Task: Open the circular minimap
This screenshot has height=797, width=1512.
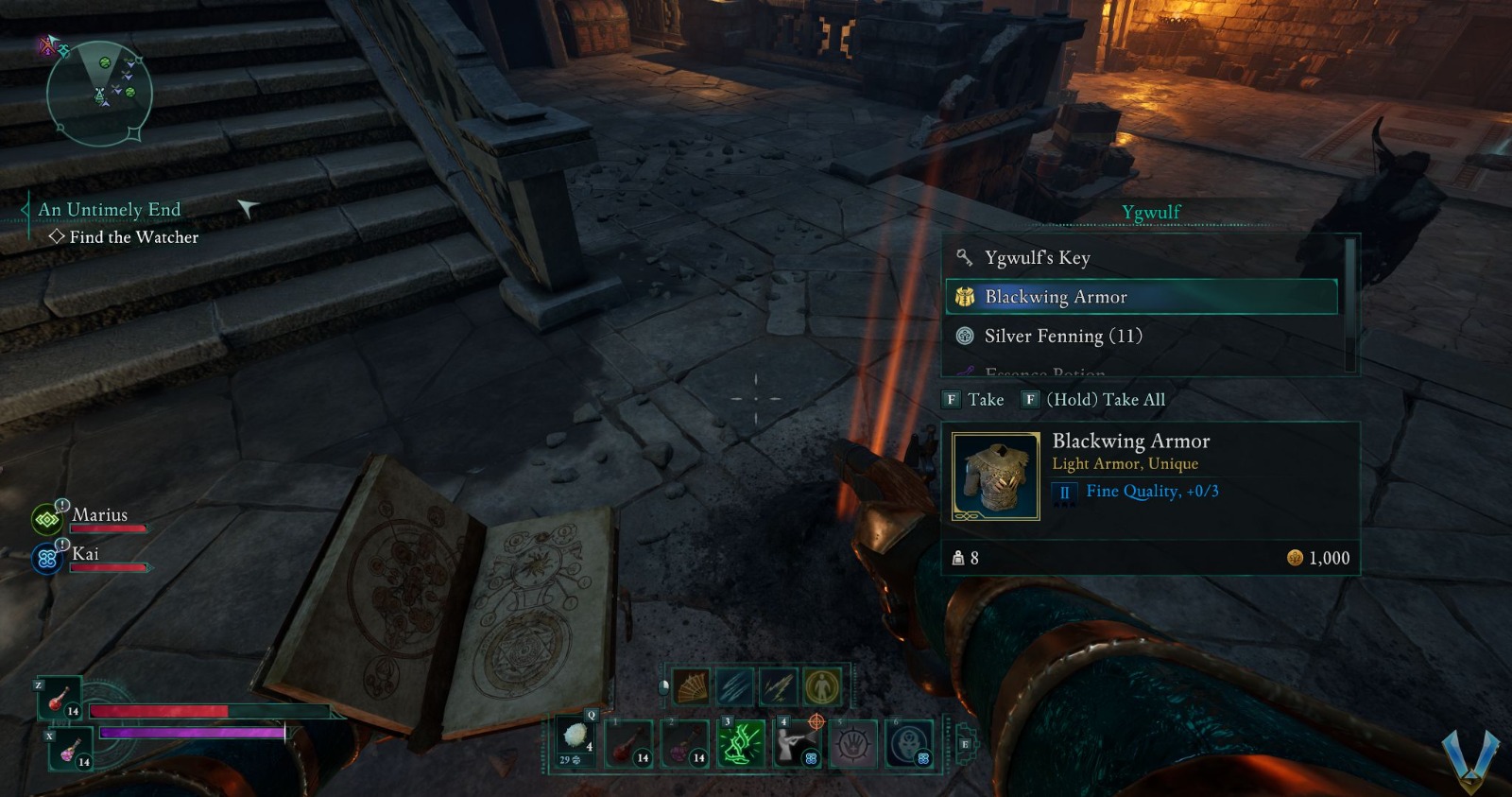Action: [x=99, y=93]
